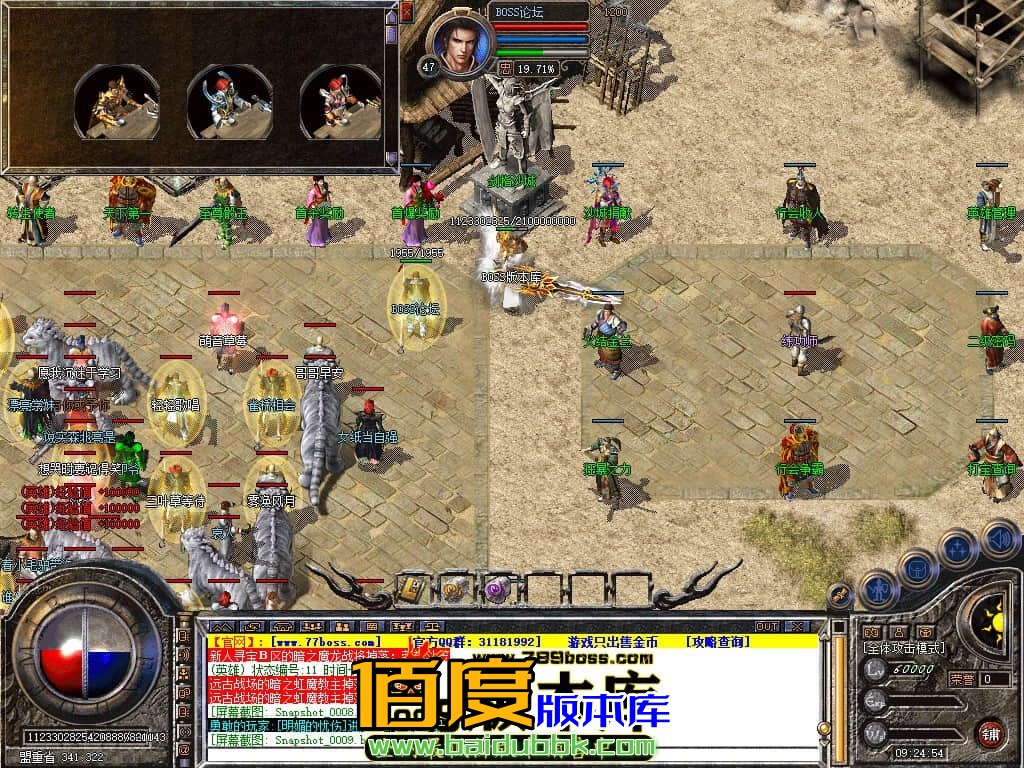Viewport: 1024px width, 768px height.
Task: Close the character preview panel
Action: point(406,12)
